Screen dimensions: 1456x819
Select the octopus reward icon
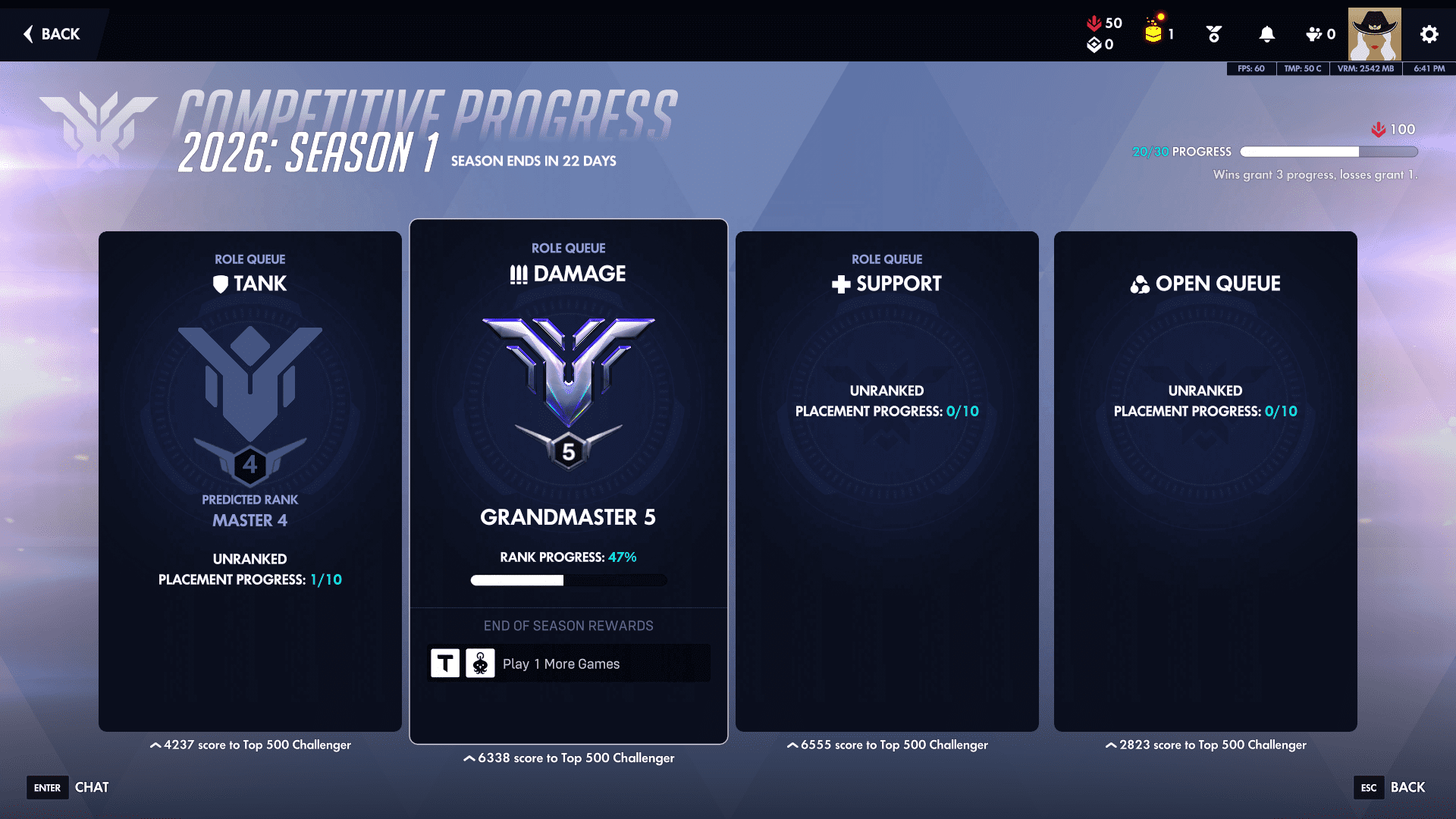point(480,662)
